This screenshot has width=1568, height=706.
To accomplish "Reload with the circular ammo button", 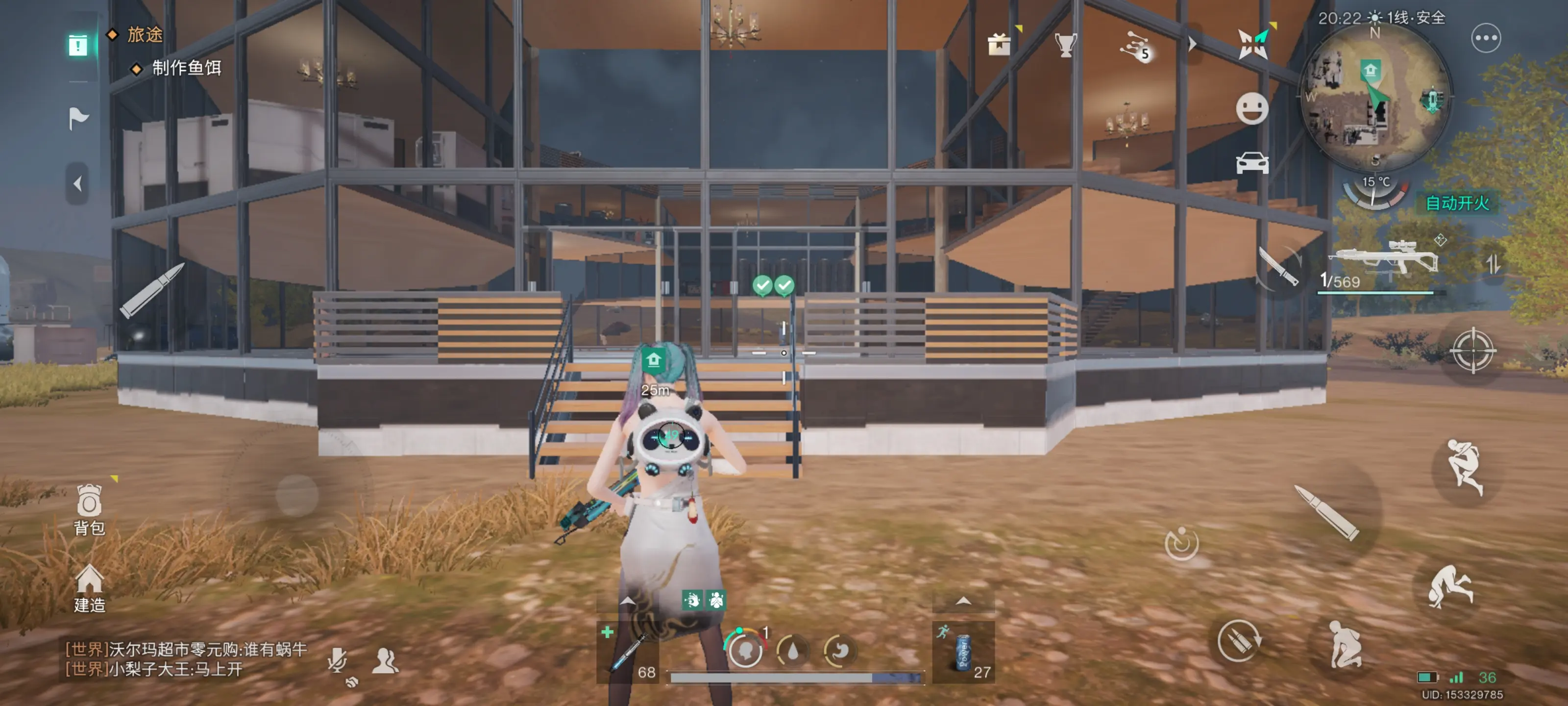I will [x=1238, y=641].
